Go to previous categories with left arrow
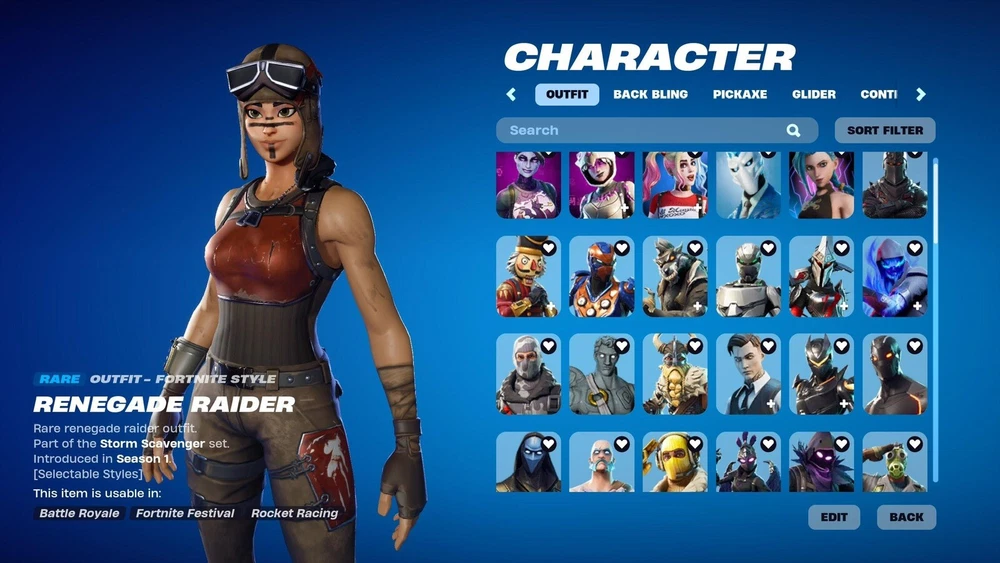Viewport: 1000px width, 563px height. click(511, 94)
